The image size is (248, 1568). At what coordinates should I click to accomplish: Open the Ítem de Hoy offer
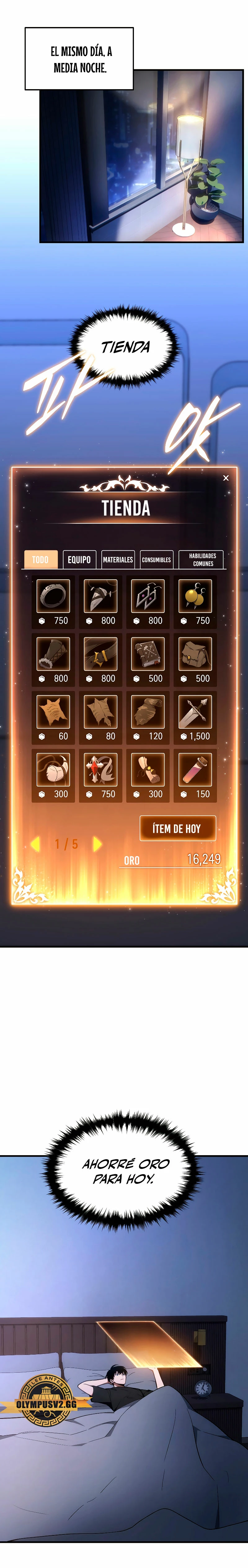pyautogui.click(x=177, y=828)
